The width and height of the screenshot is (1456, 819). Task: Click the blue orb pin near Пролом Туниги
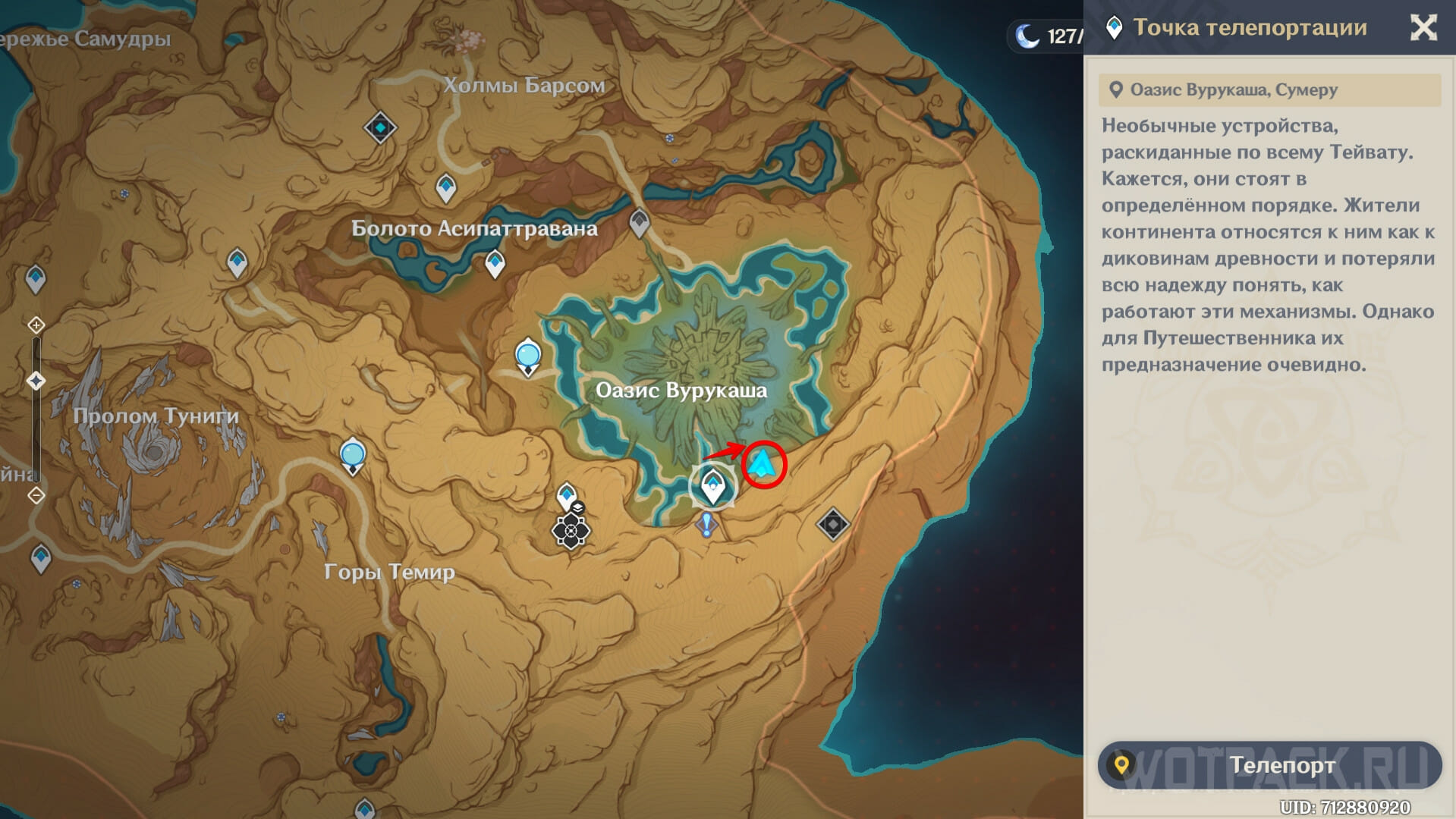(x=353, y=456)
